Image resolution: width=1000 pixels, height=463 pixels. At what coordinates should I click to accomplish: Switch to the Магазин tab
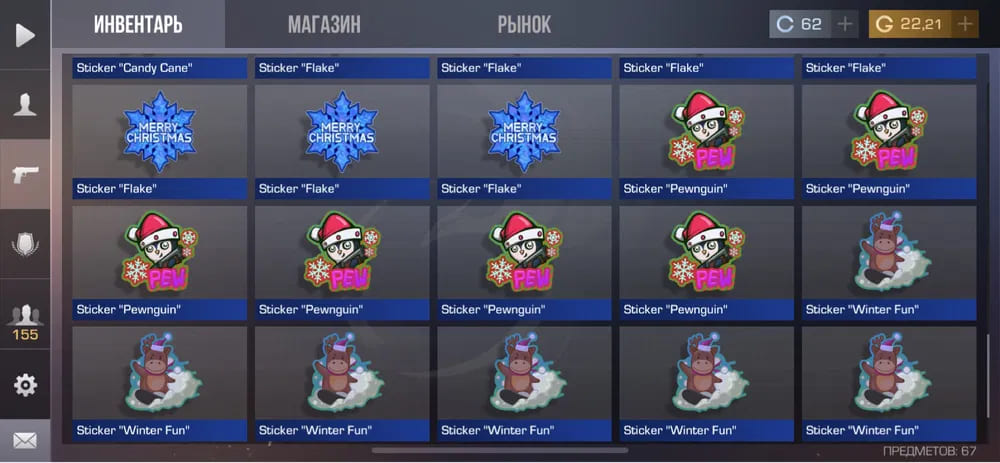click(x=324, y=24)
